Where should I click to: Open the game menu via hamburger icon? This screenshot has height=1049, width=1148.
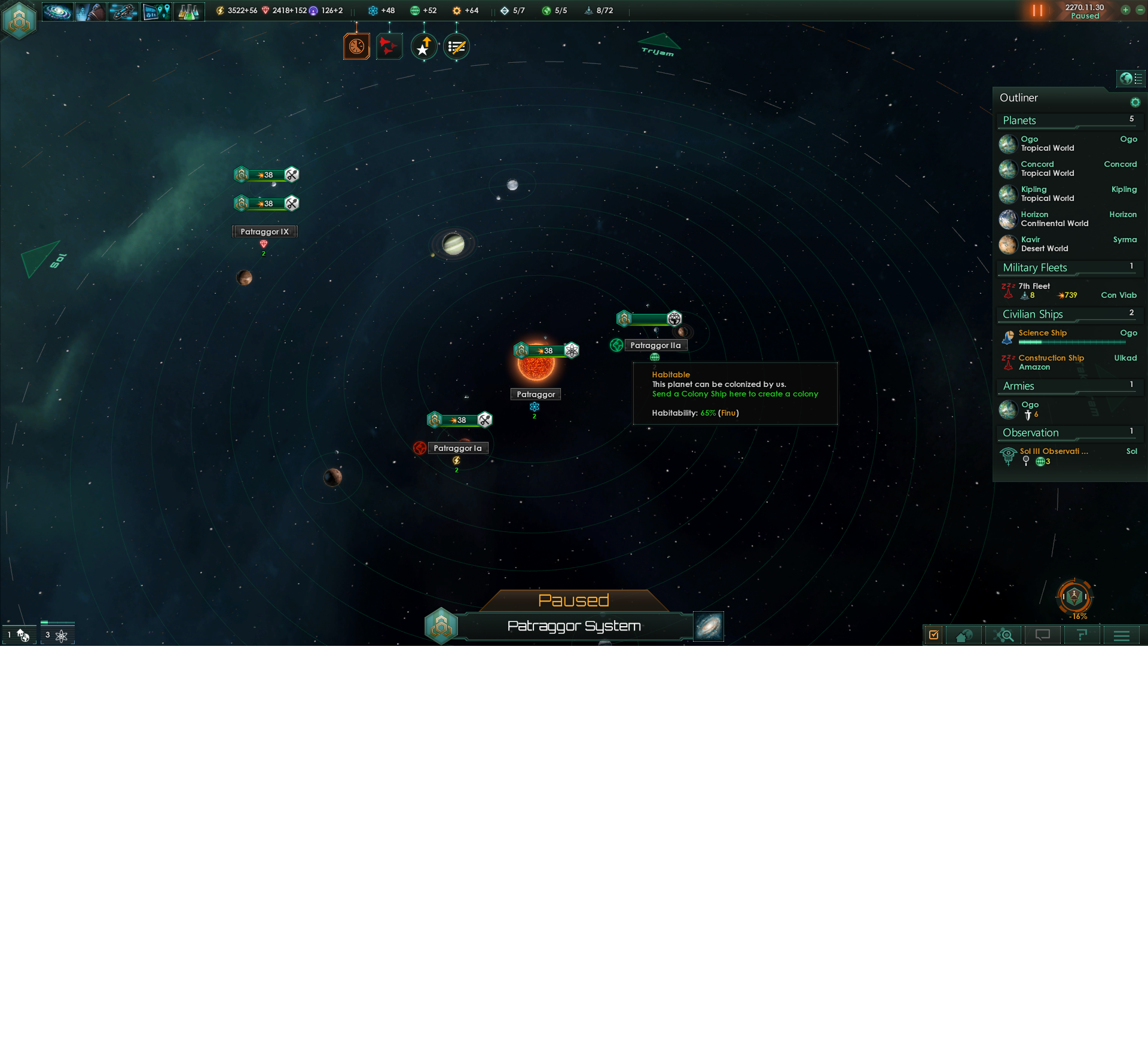(x=1122, y=635)
